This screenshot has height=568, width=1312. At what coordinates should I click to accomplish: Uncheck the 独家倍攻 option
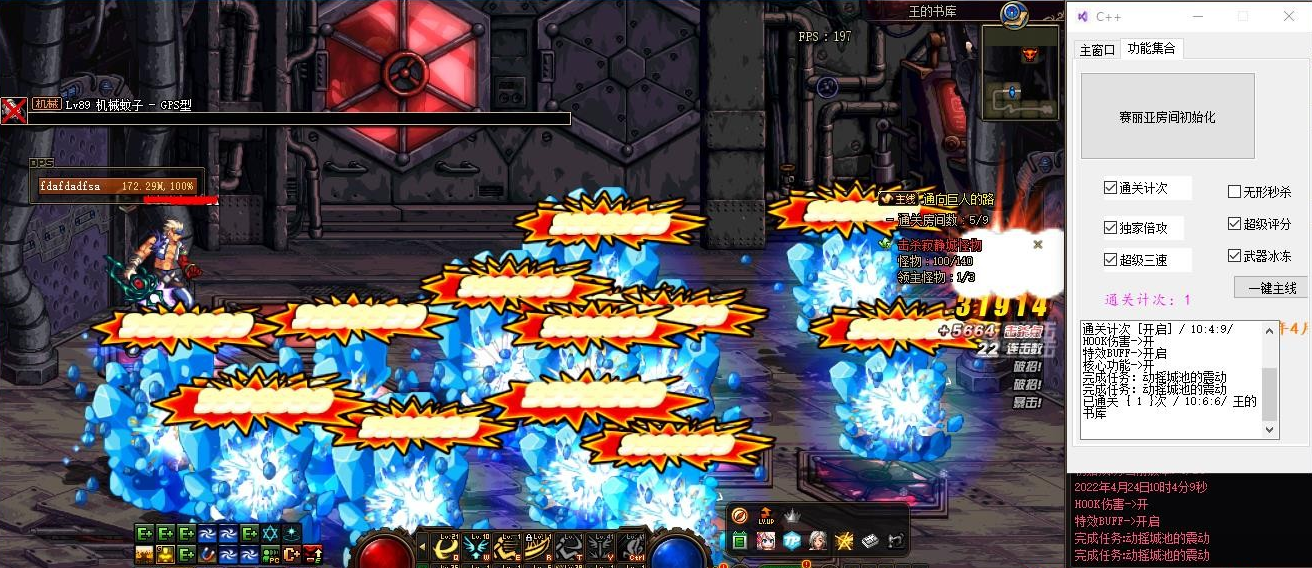[x=1111, y=227]
